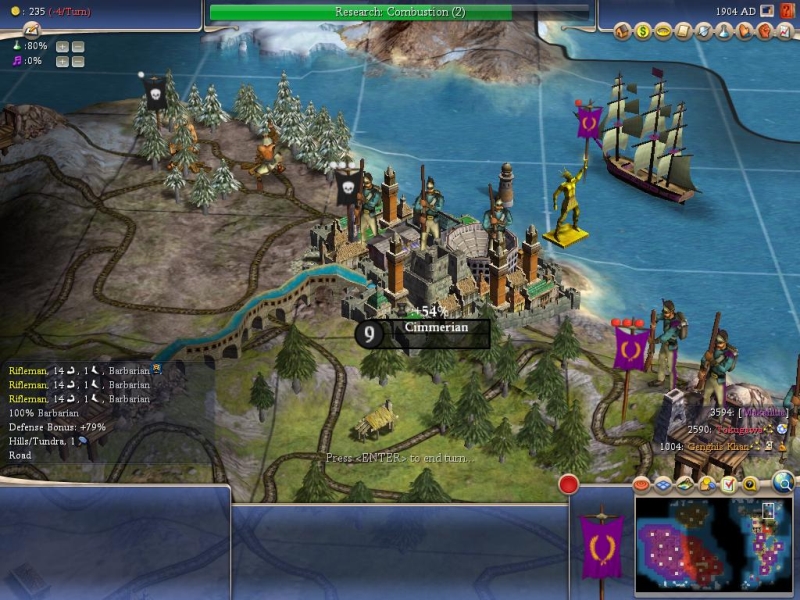Image resolution: width=800 pixels, height=600 pixels.
Task: Decrease the culture rate with minus button
Action: pos(78,61)
